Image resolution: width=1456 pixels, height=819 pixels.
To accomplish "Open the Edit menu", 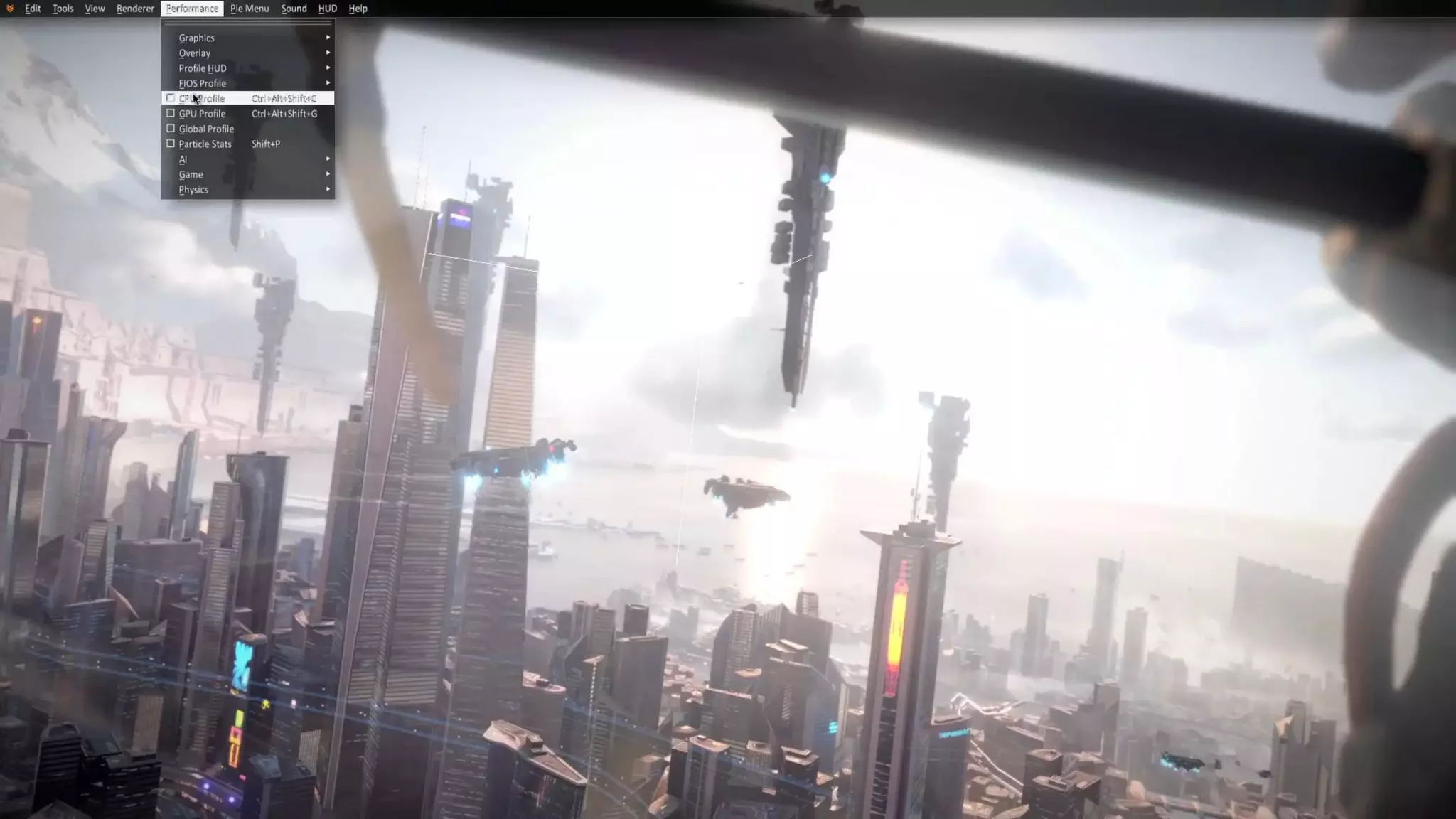I will click(33, 9).
